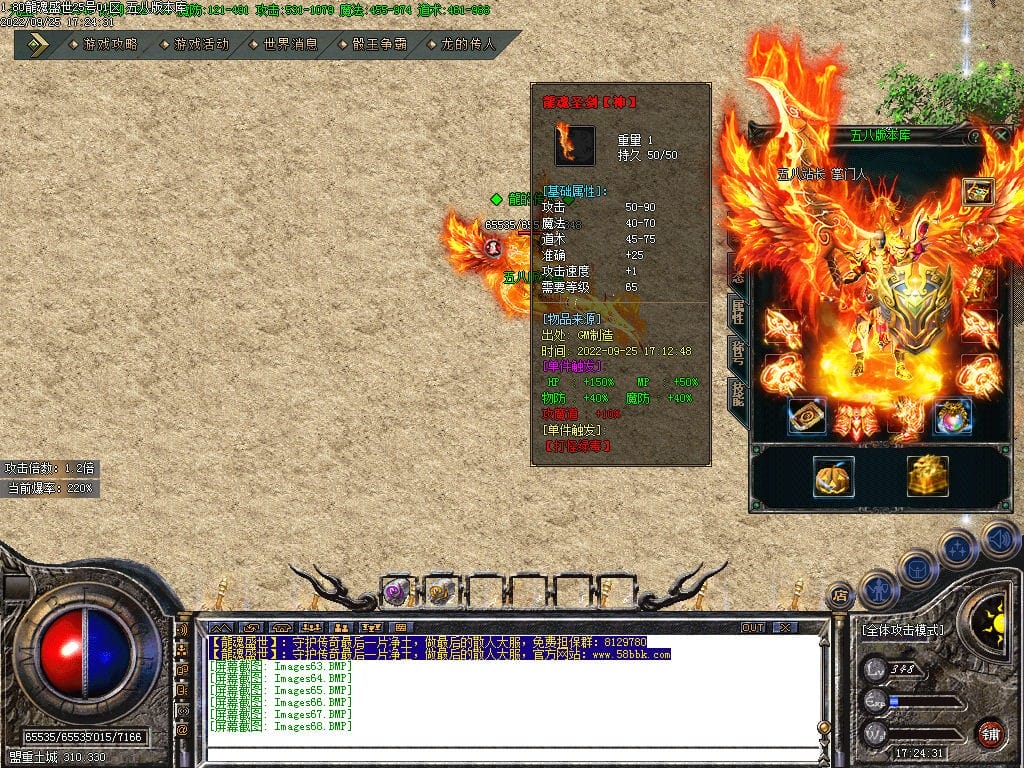
Task: Toggle the sound speaker button
Action: click(998, 540)
